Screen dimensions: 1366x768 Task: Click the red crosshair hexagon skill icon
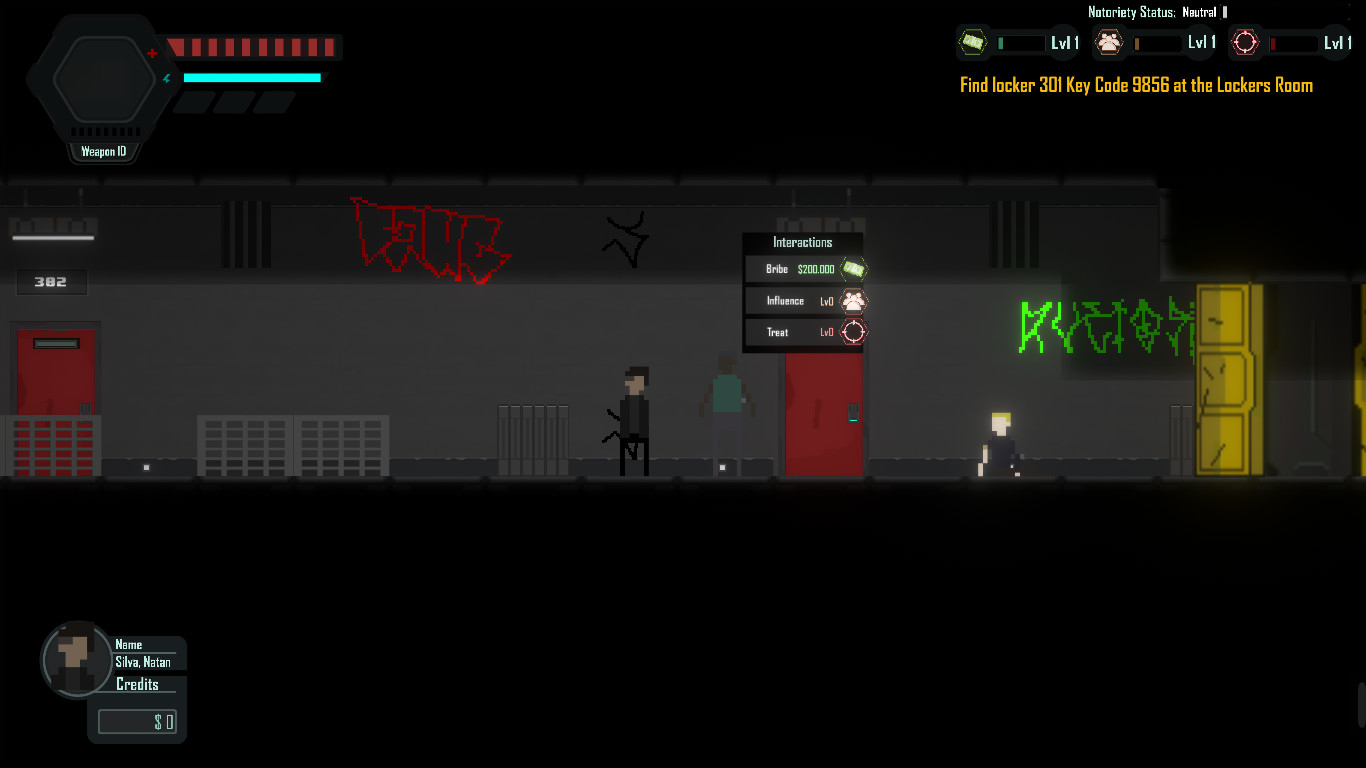(1245, 42)
